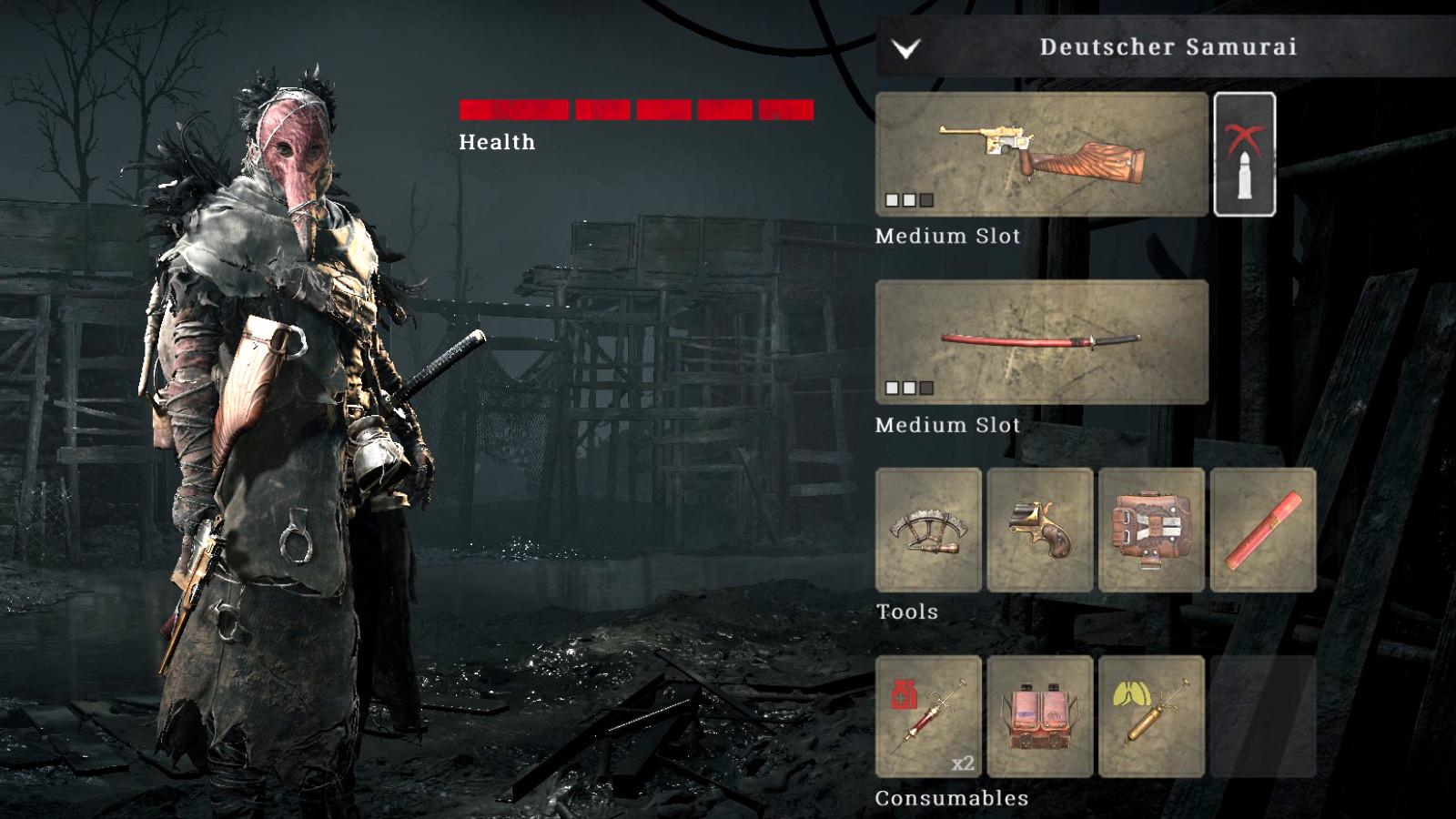Screen dimensions: 1456x819
Task: Select the Knuckle Knife tool slot
Action: [930, 531]
